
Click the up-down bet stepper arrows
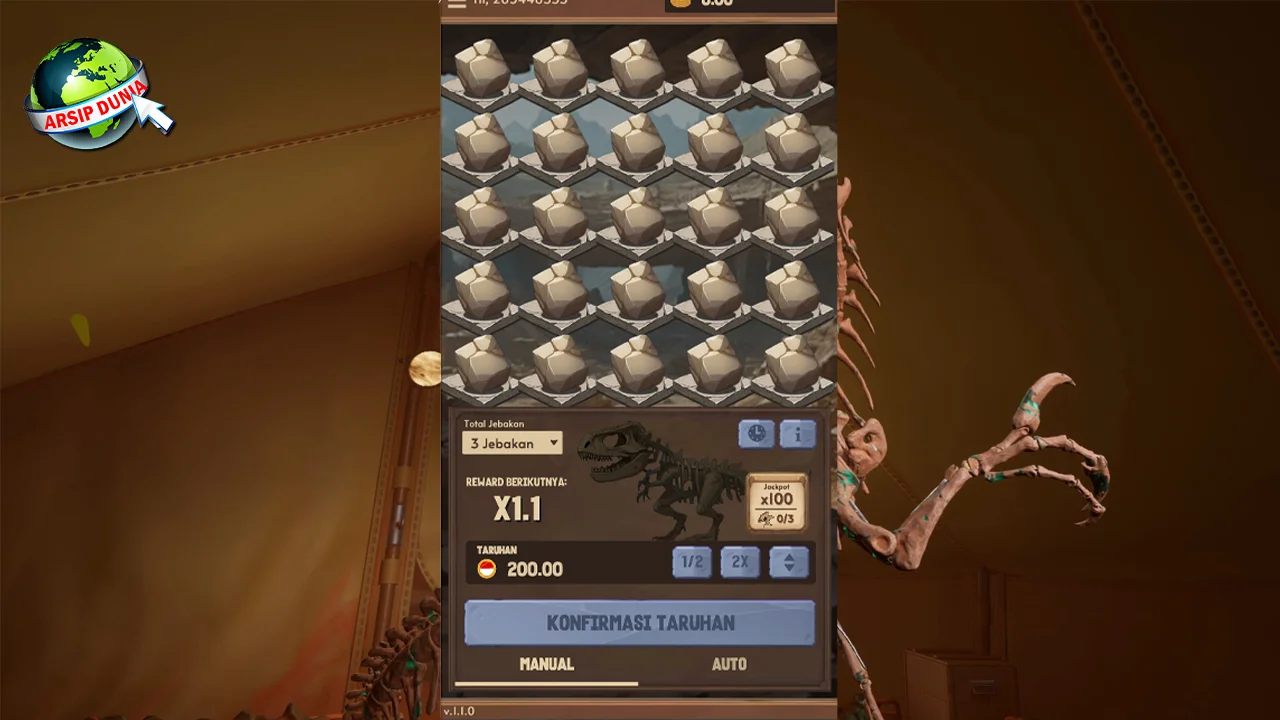[789, 562]
